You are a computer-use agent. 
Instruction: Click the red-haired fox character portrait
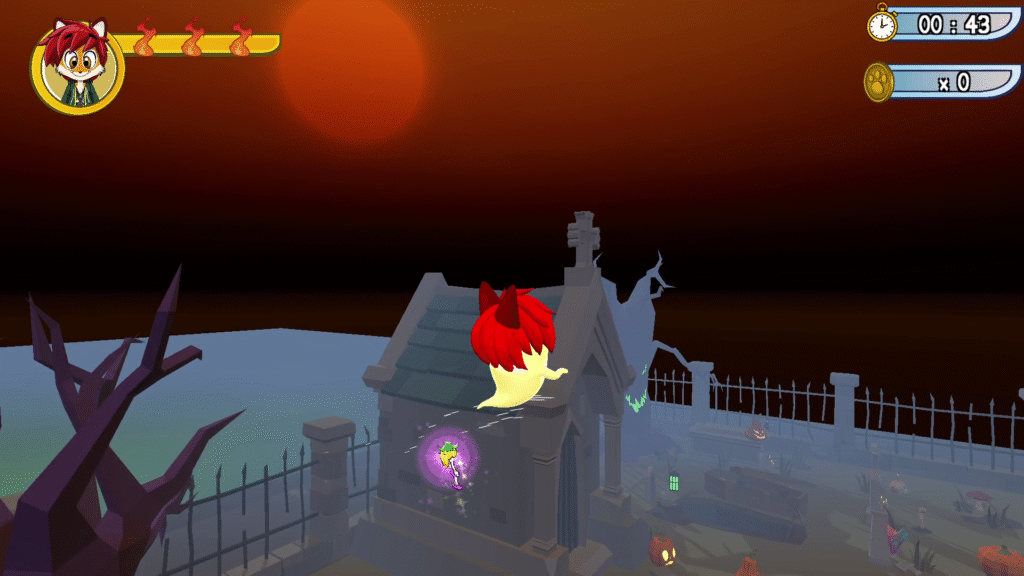coord(77,67)
